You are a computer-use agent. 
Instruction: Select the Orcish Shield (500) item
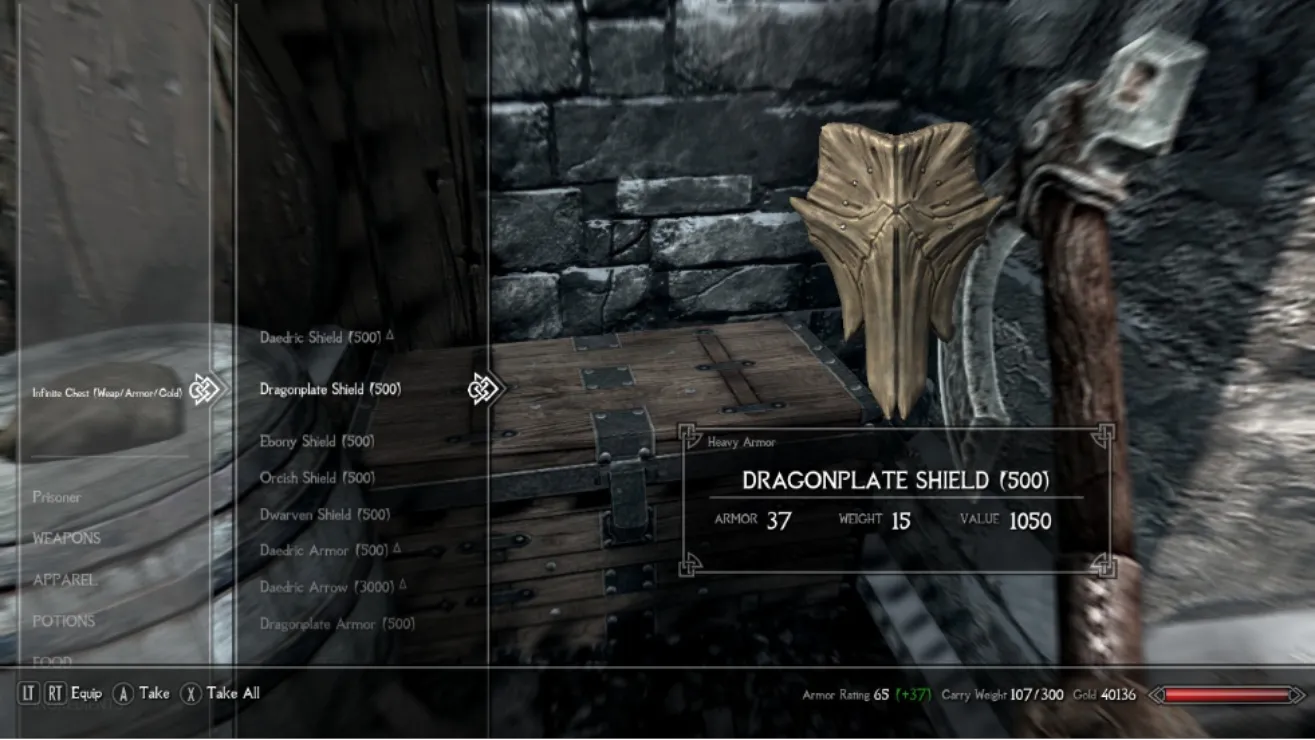coord(317,478)
